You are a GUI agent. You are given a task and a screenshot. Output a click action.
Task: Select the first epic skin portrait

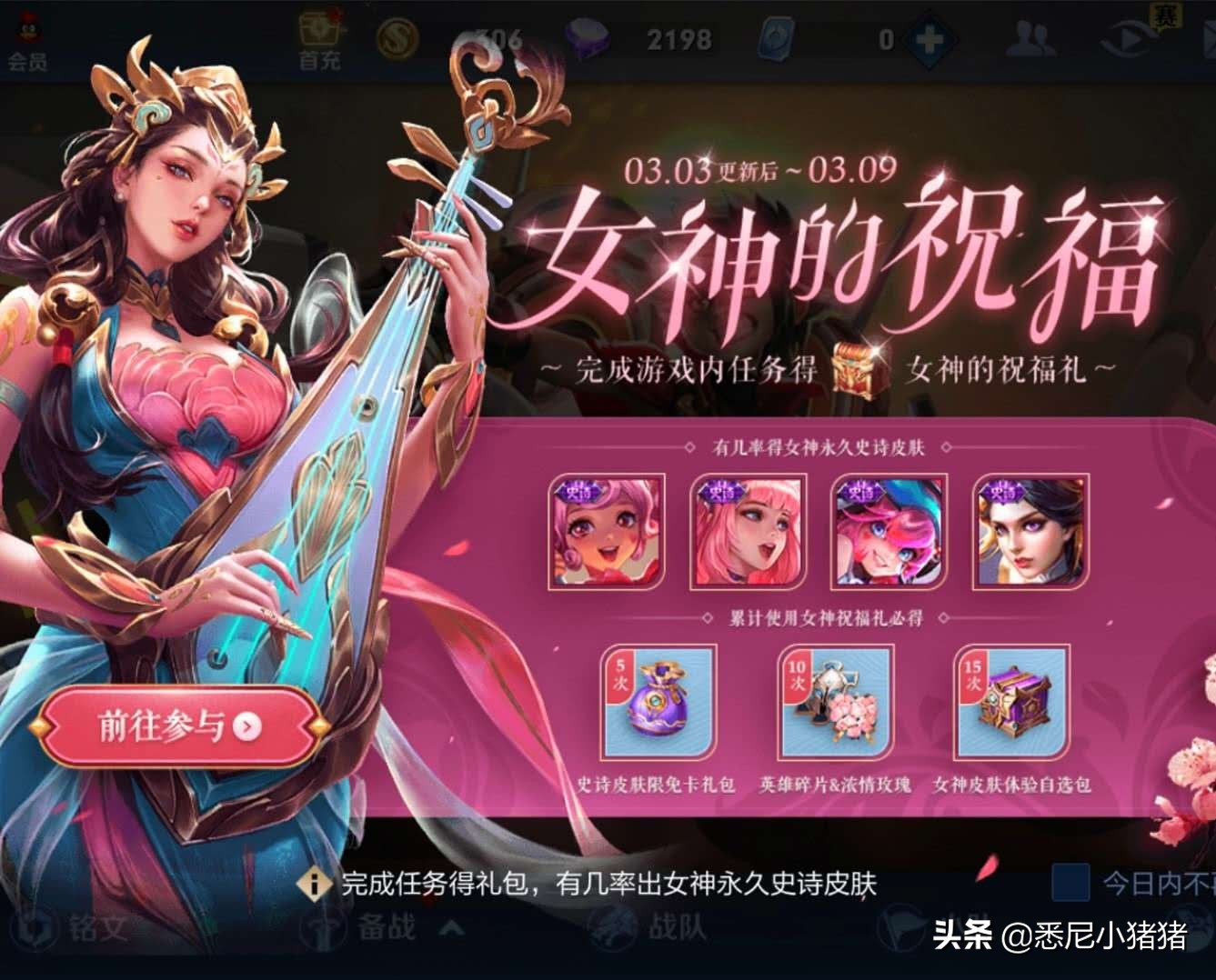(605, 529)
